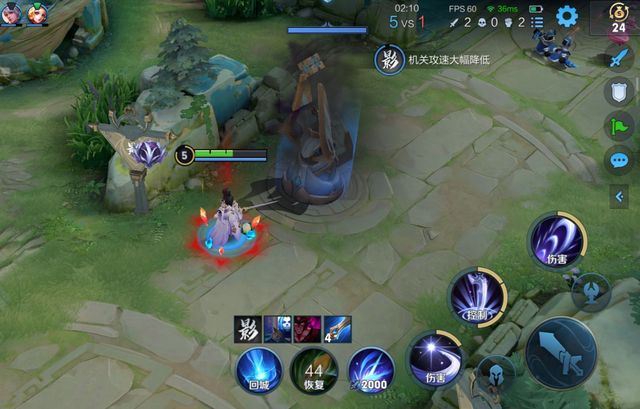The height and width of the screenshot is (409, 640).
Task: Tap the blue sword attack signal icon
Action: pyautogui.click(x=619, y=58)
